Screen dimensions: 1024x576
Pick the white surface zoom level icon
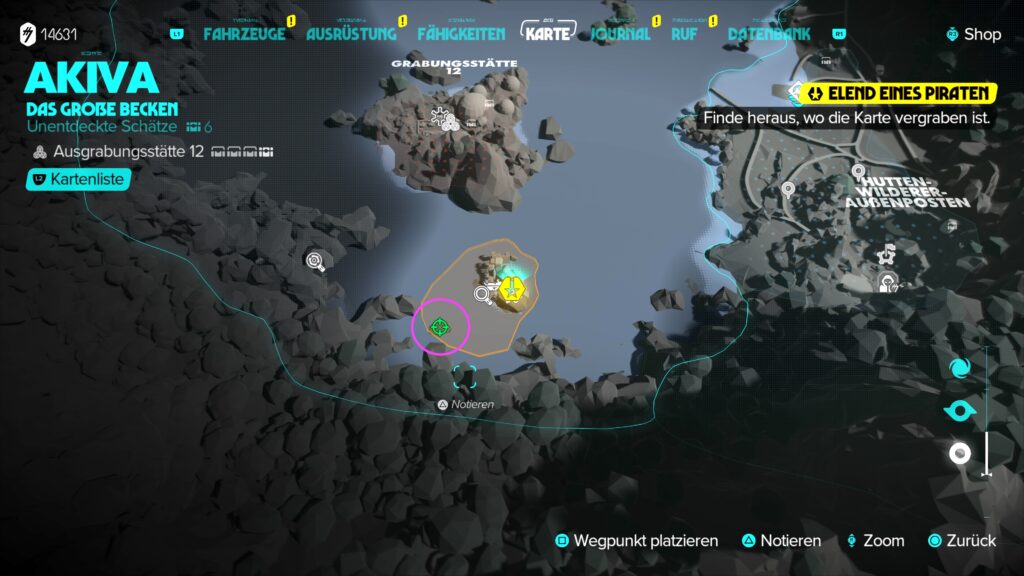(960, 453)
